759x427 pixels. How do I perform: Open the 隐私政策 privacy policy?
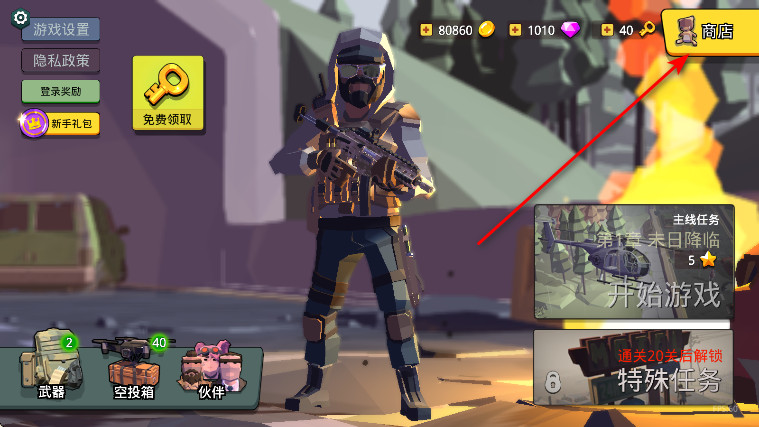61,60
